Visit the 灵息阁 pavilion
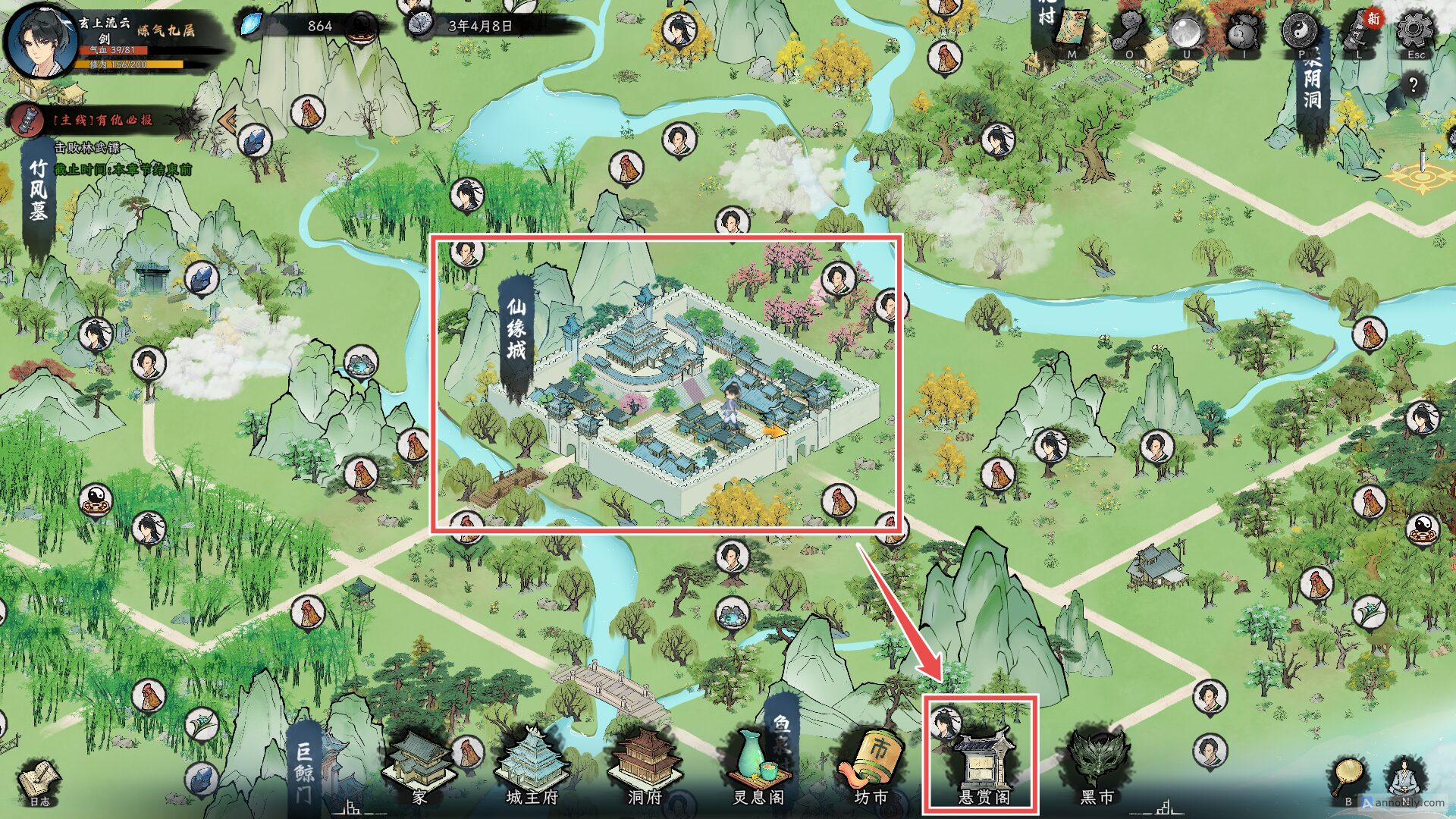Image resolution: width=1456 pixels, height=819 pixels. [758, 766]
